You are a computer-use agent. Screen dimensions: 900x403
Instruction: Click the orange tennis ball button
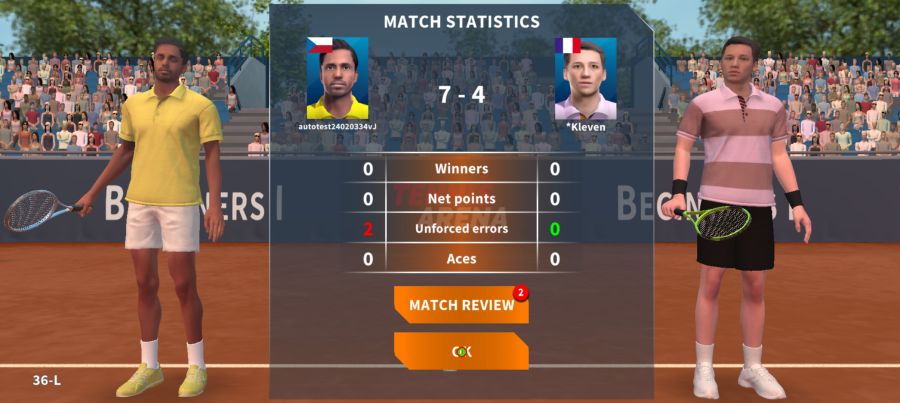[461, 351]
